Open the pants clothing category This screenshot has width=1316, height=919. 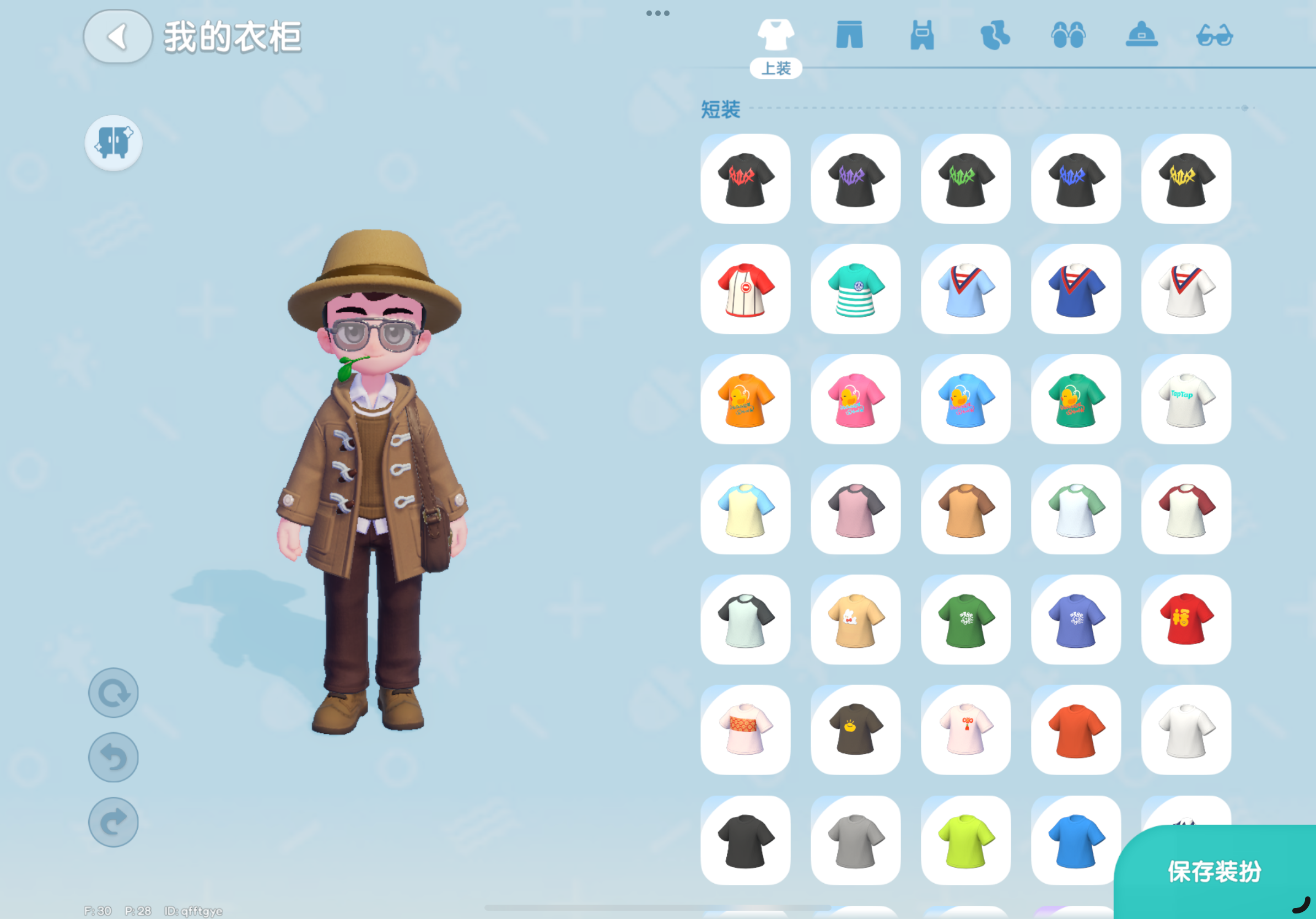click(x=849, y=36)
